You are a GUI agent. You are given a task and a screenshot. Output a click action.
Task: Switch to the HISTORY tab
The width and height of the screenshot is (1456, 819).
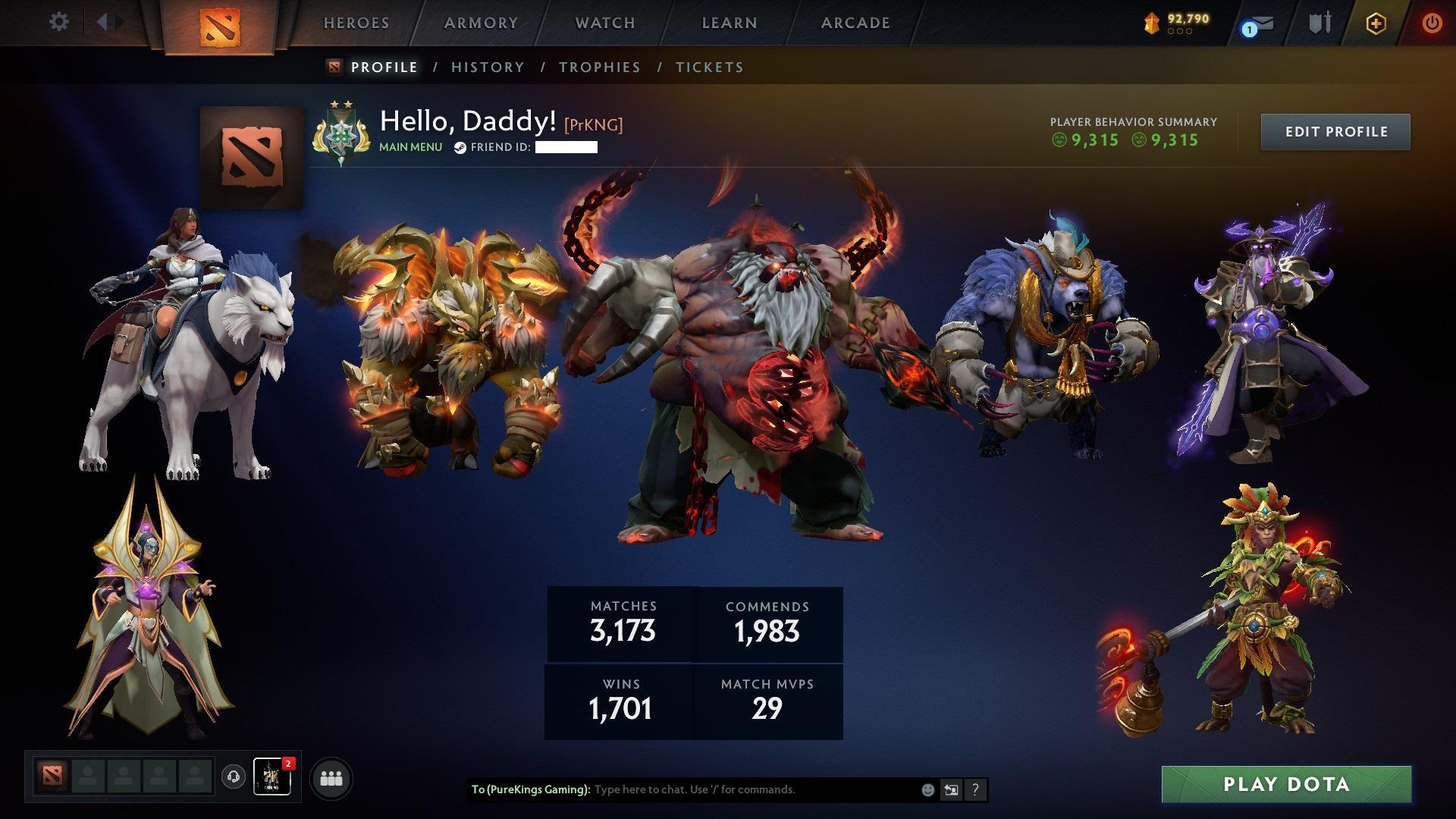pyautogui.click(x=487, y=67)
